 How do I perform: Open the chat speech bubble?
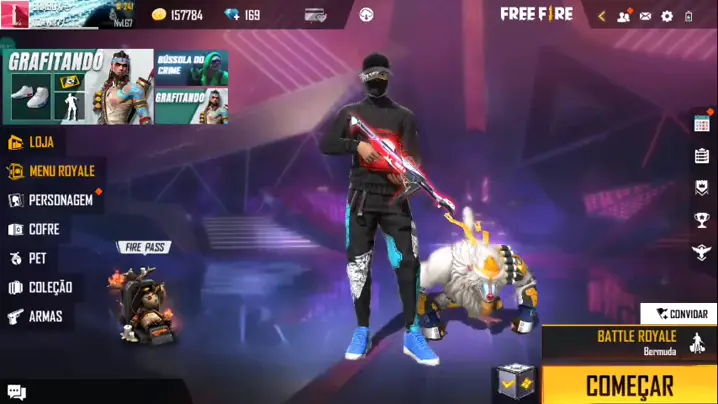point(16,392)
